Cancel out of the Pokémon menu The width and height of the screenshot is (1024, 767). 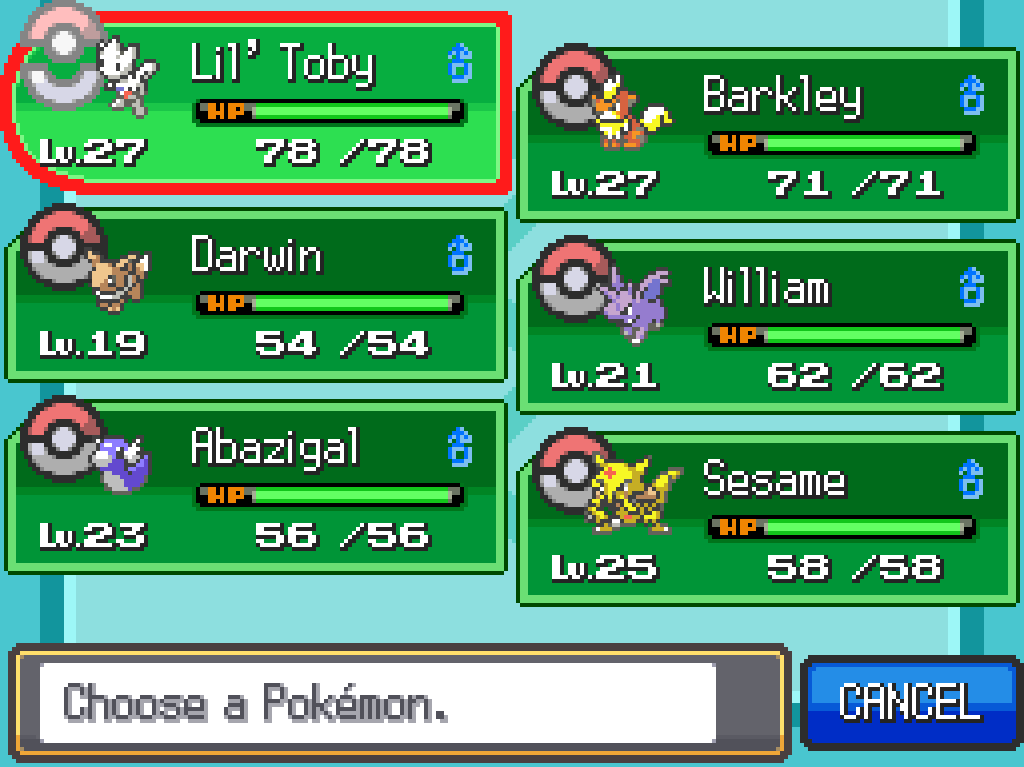tap(910, 702)
